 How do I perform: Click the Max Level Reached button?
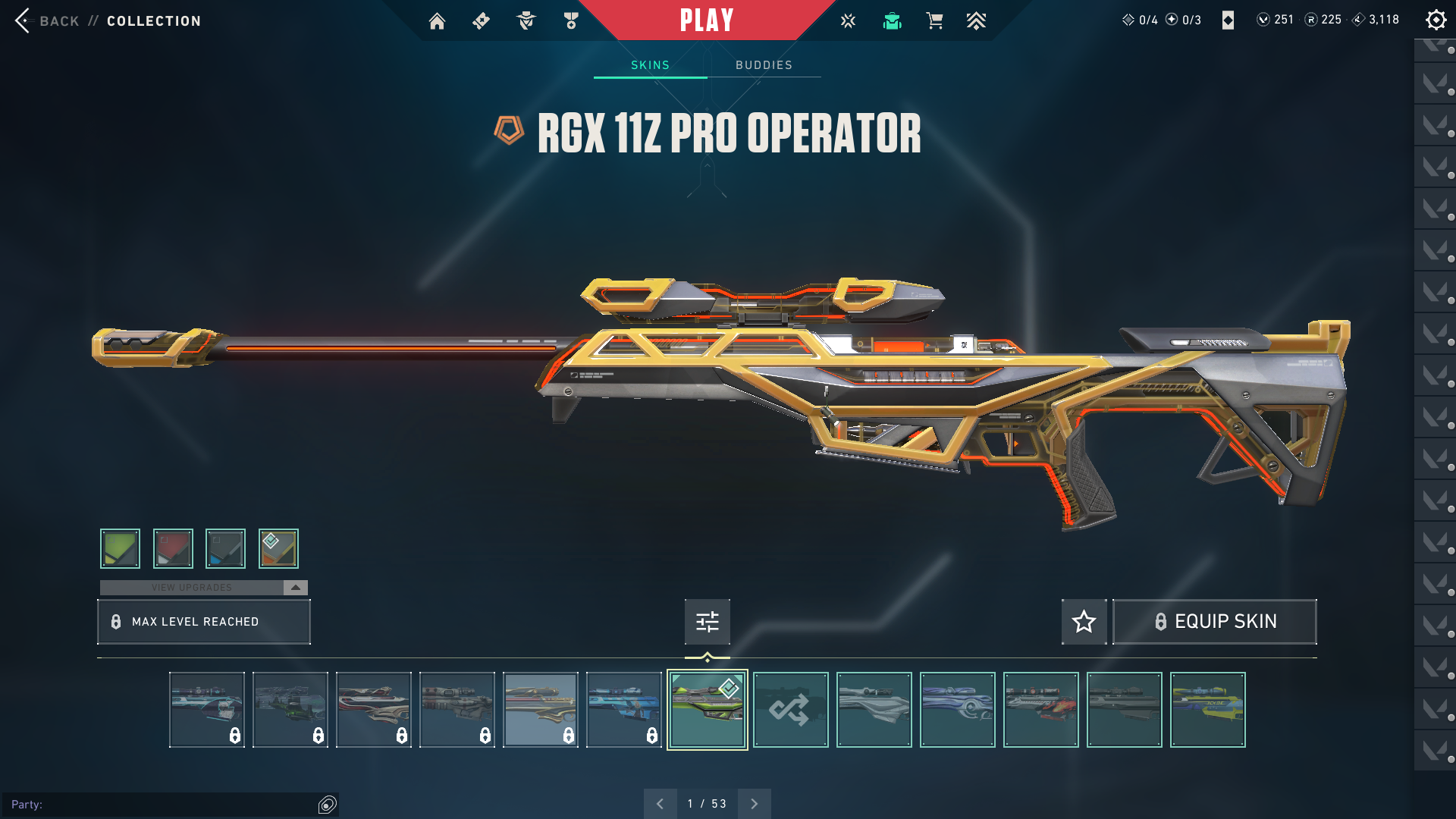pyautogui.click(x=203, y=622)
